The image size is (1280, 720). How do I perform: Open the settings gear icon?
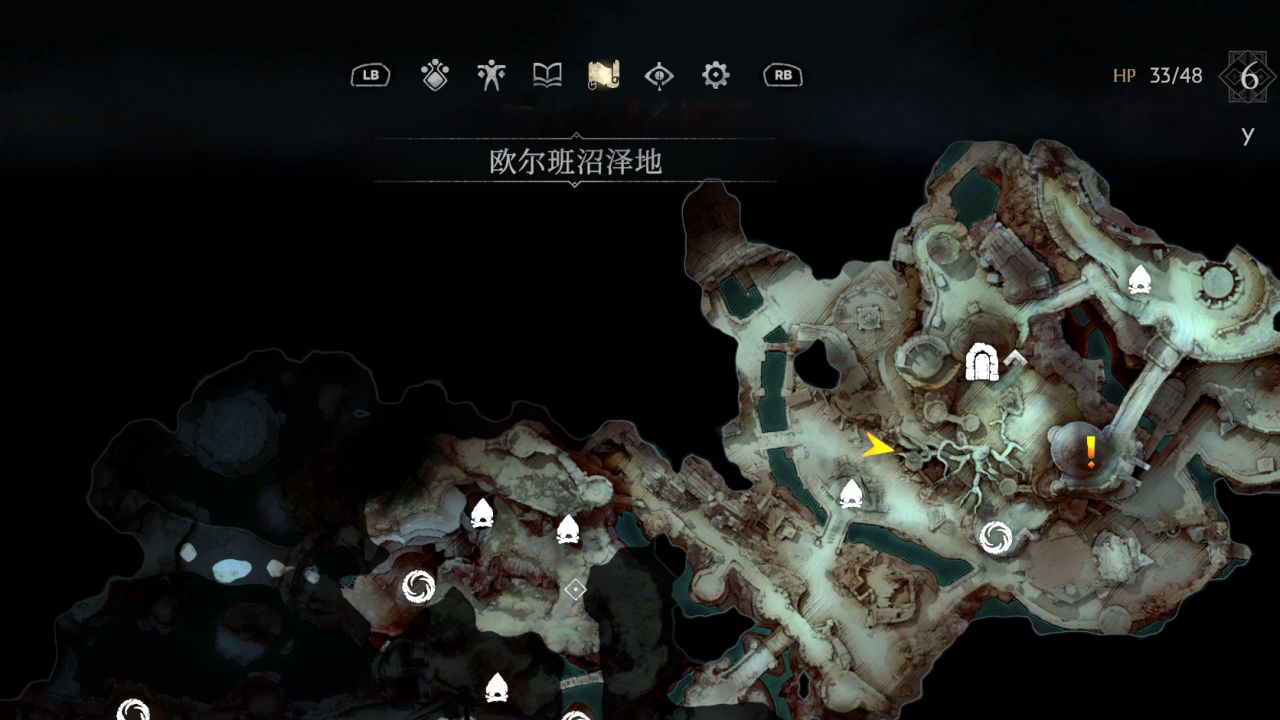(718, 75)
